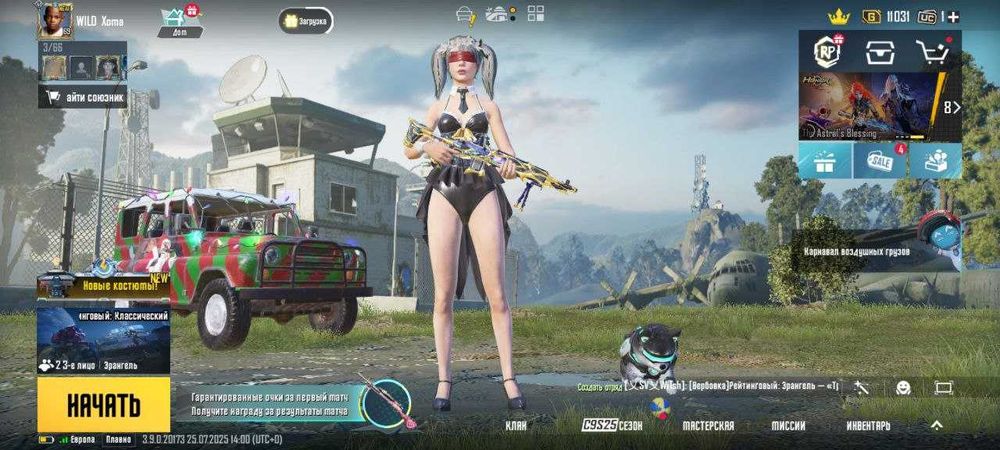Open the supply crate icon
The width and height of the screenshot is (1000, 450).
(880, 52)
